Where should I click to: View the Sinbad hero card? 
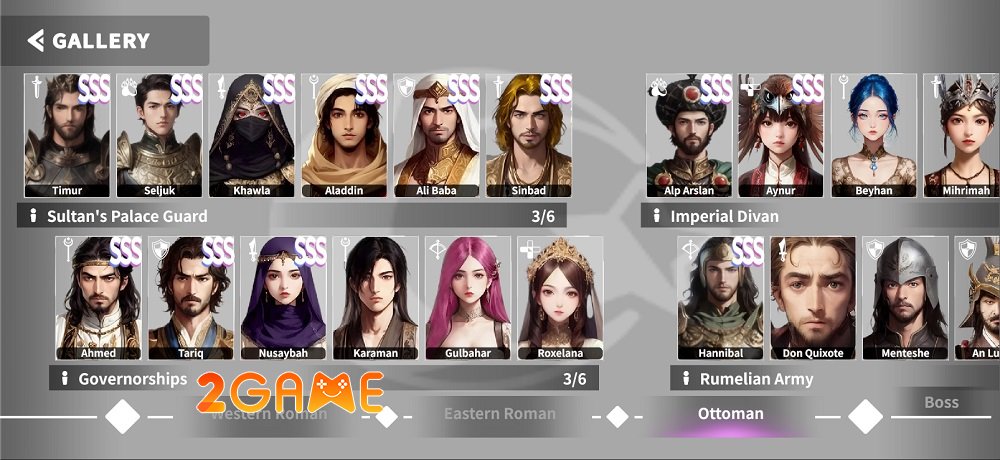(x=528, y=135)
